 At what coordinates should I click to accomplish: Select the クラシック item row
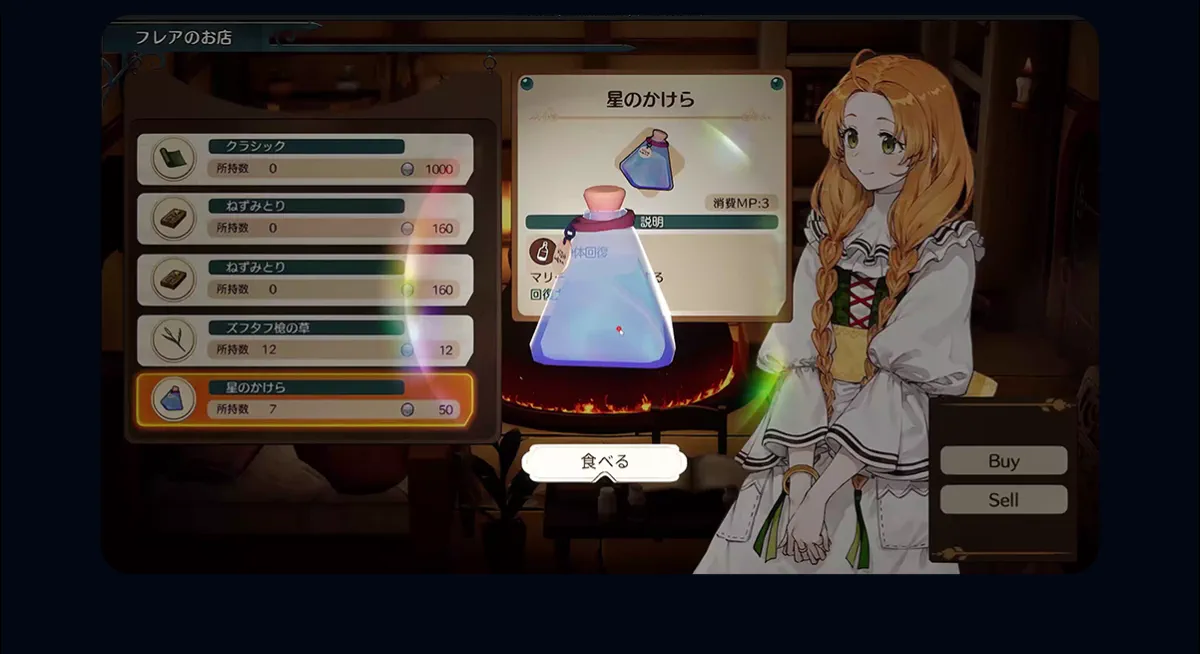pyautogui.click(x=304, y=159)
